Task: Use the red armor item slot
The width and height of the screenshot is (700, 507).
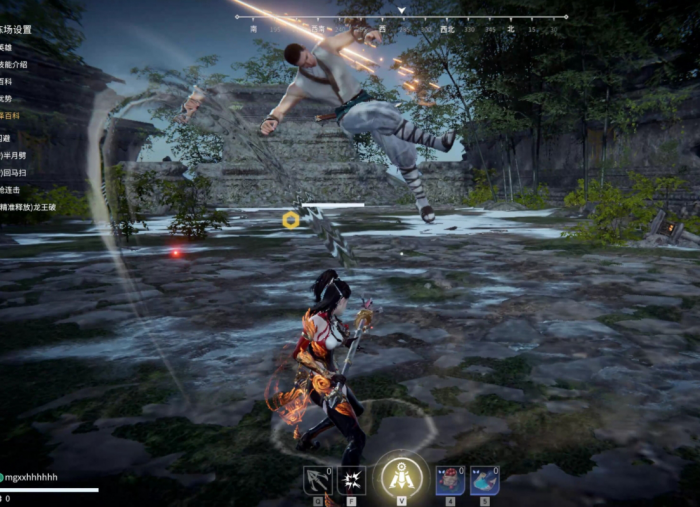Action: (450, 480)
